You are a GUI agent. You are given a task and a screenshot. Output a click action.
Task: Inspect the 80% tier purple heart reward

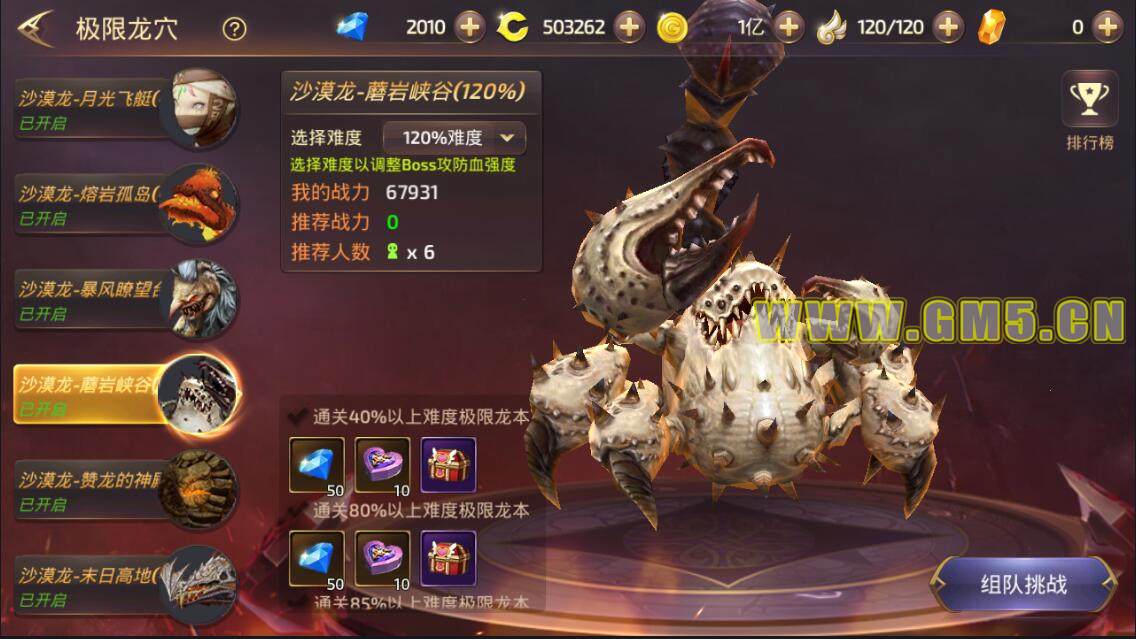click(382, 558)
